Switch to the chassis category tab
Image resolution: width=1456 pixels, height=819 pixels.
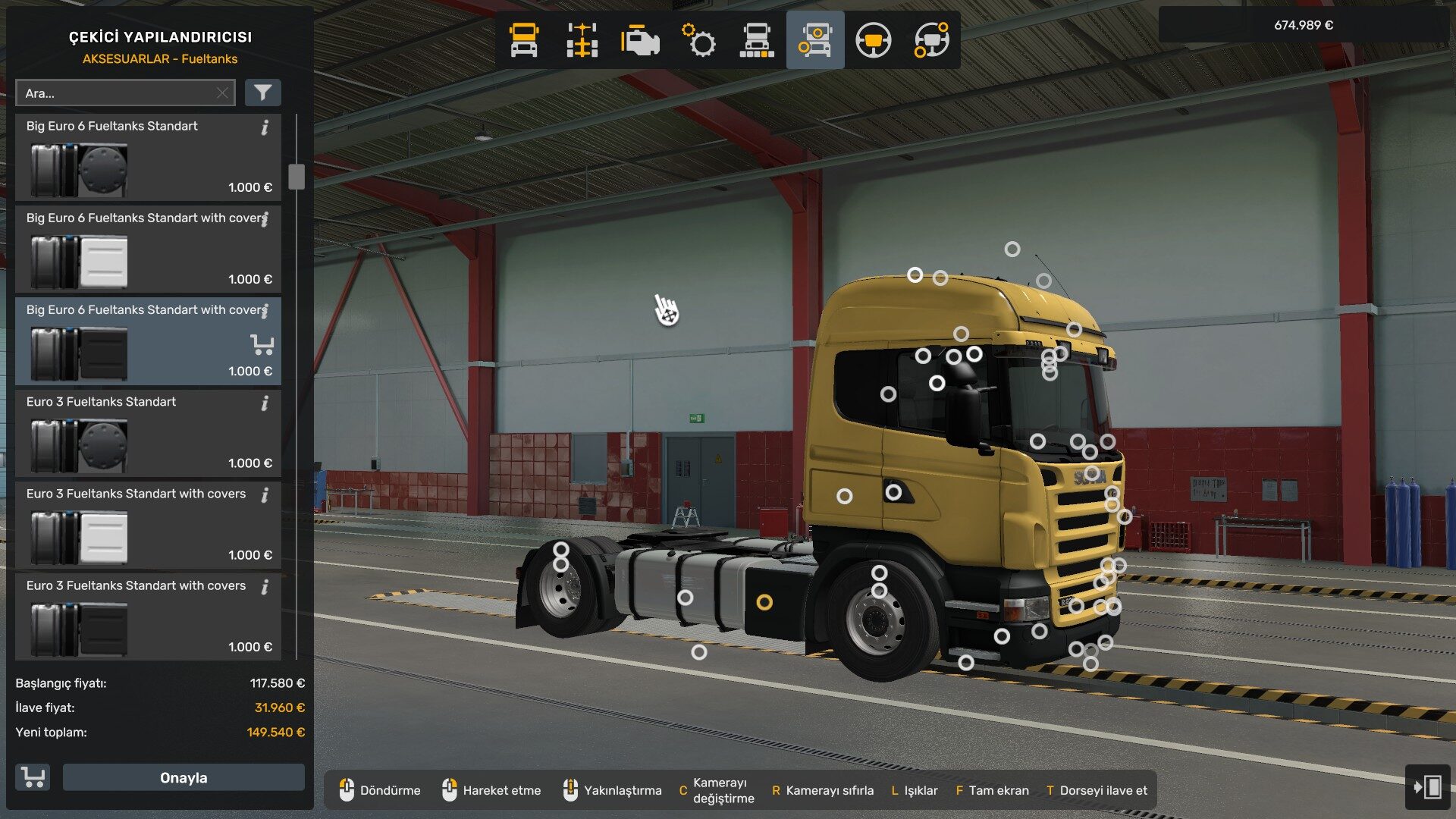coord(582,40)
